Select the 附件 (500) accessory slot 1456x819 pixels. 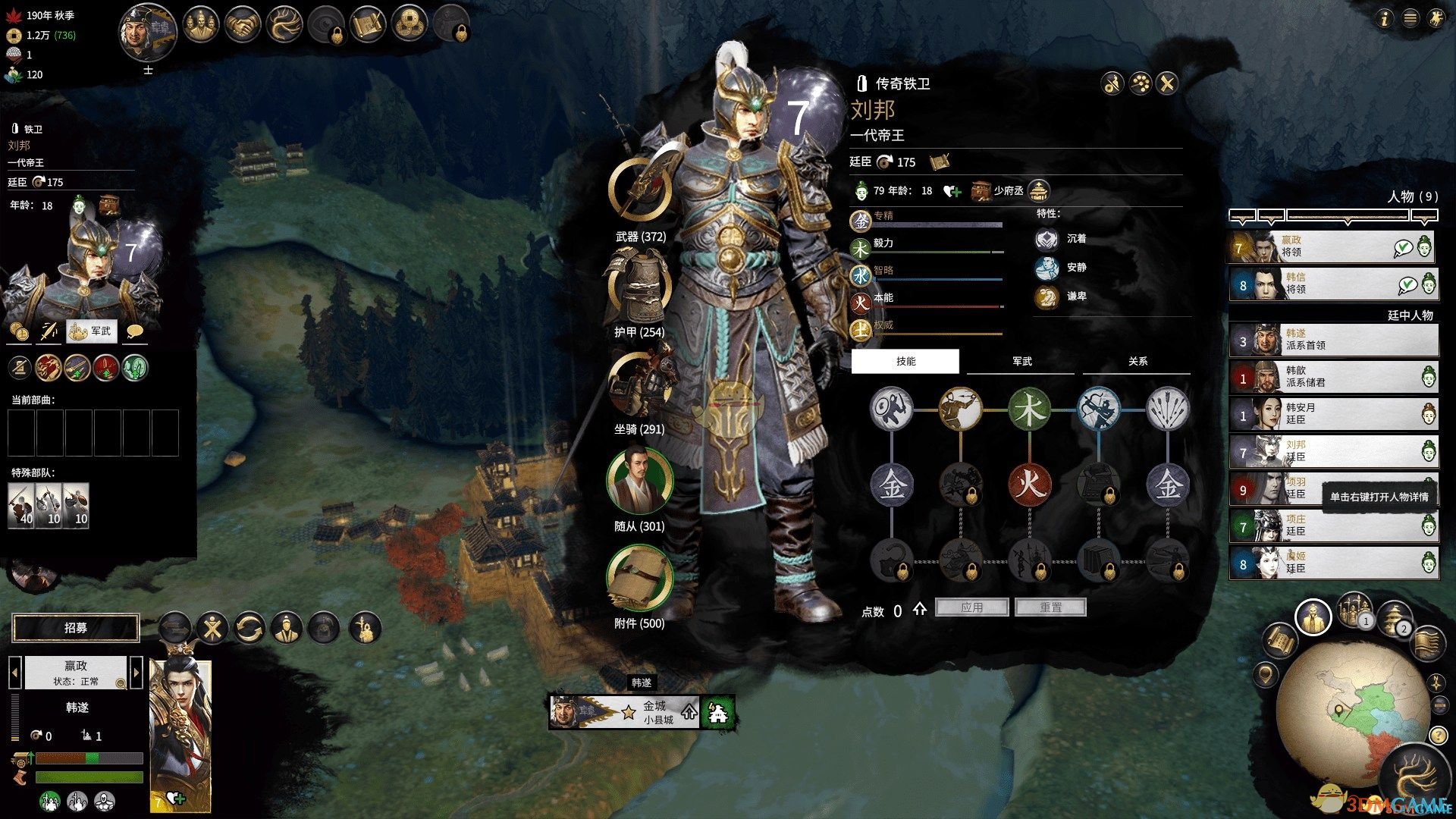tap(640, 578)
